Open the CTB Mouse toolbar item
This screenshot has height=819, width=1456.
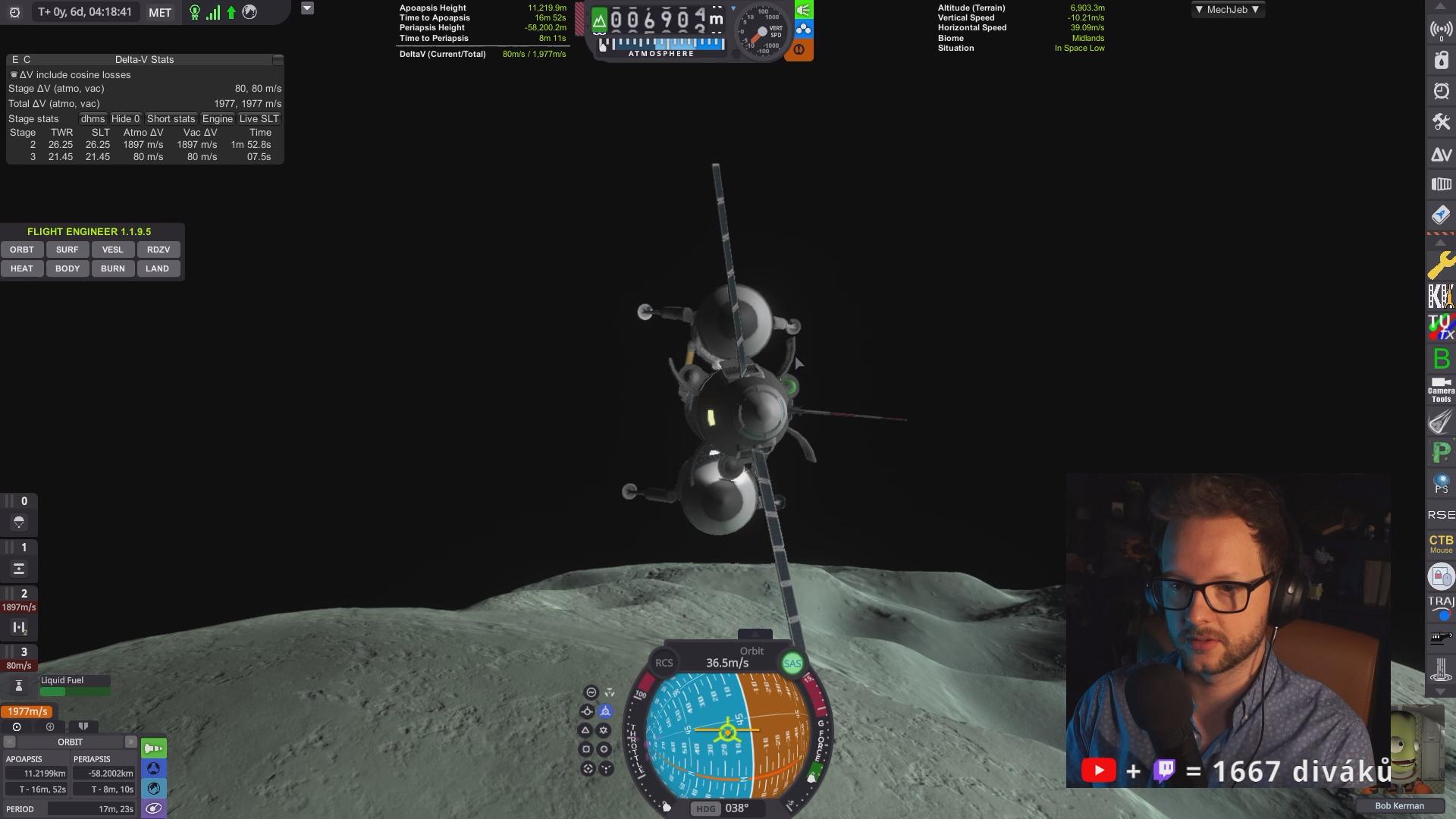point(1441,544)
